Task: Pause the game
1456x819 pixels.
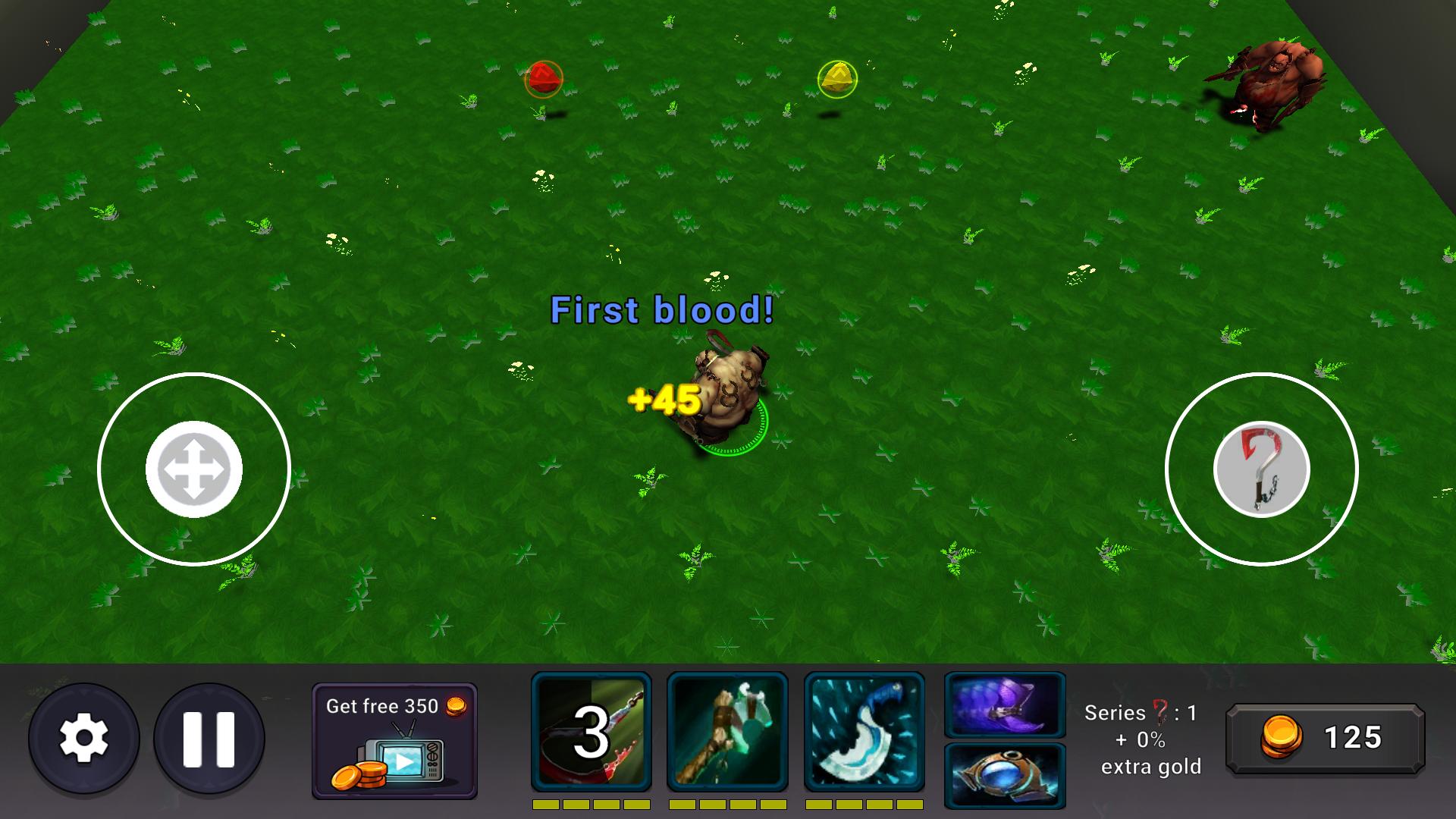Action: [209, 738]
